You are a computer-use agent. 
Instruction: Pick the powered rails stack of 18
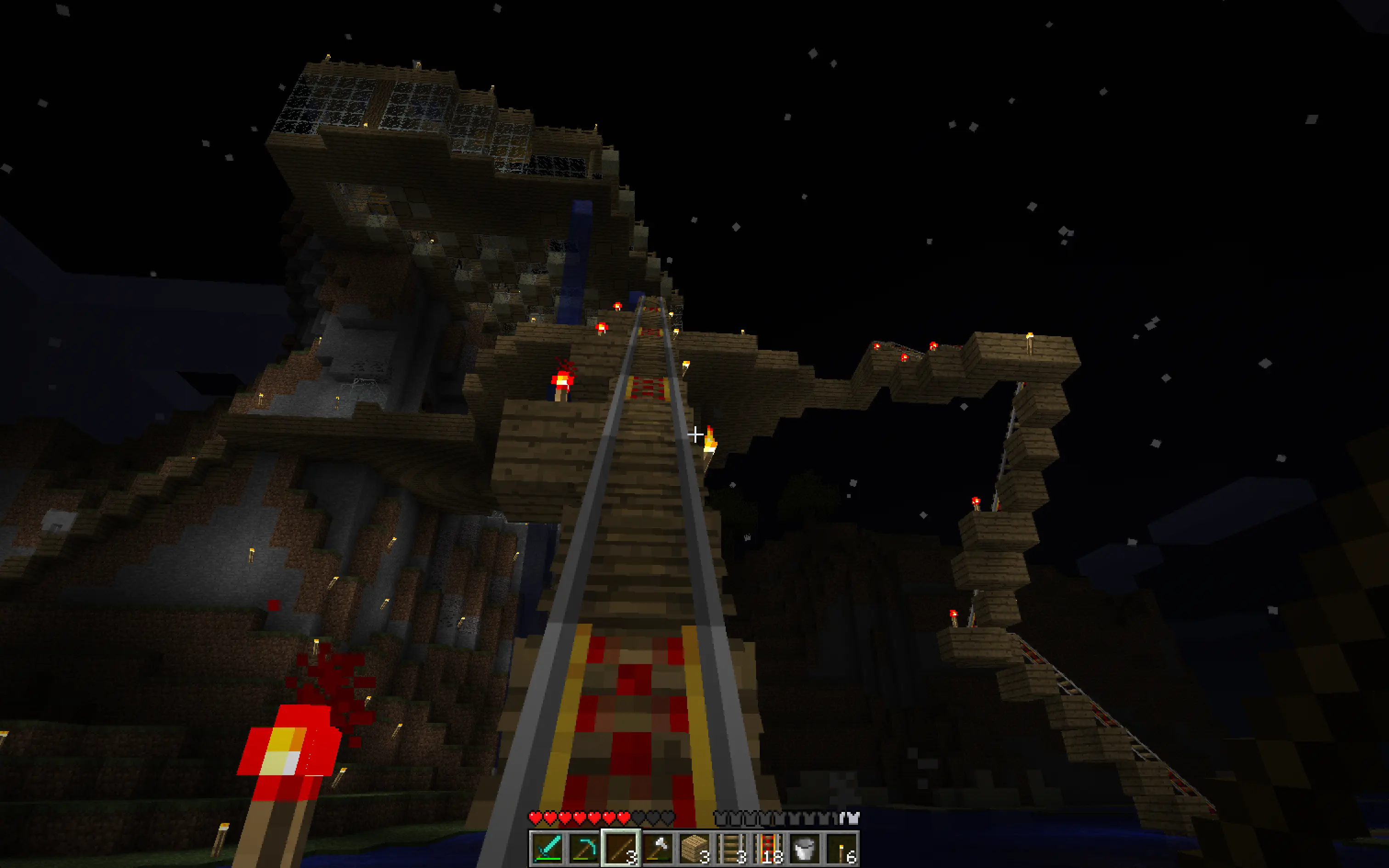click(x=769, y=847)
